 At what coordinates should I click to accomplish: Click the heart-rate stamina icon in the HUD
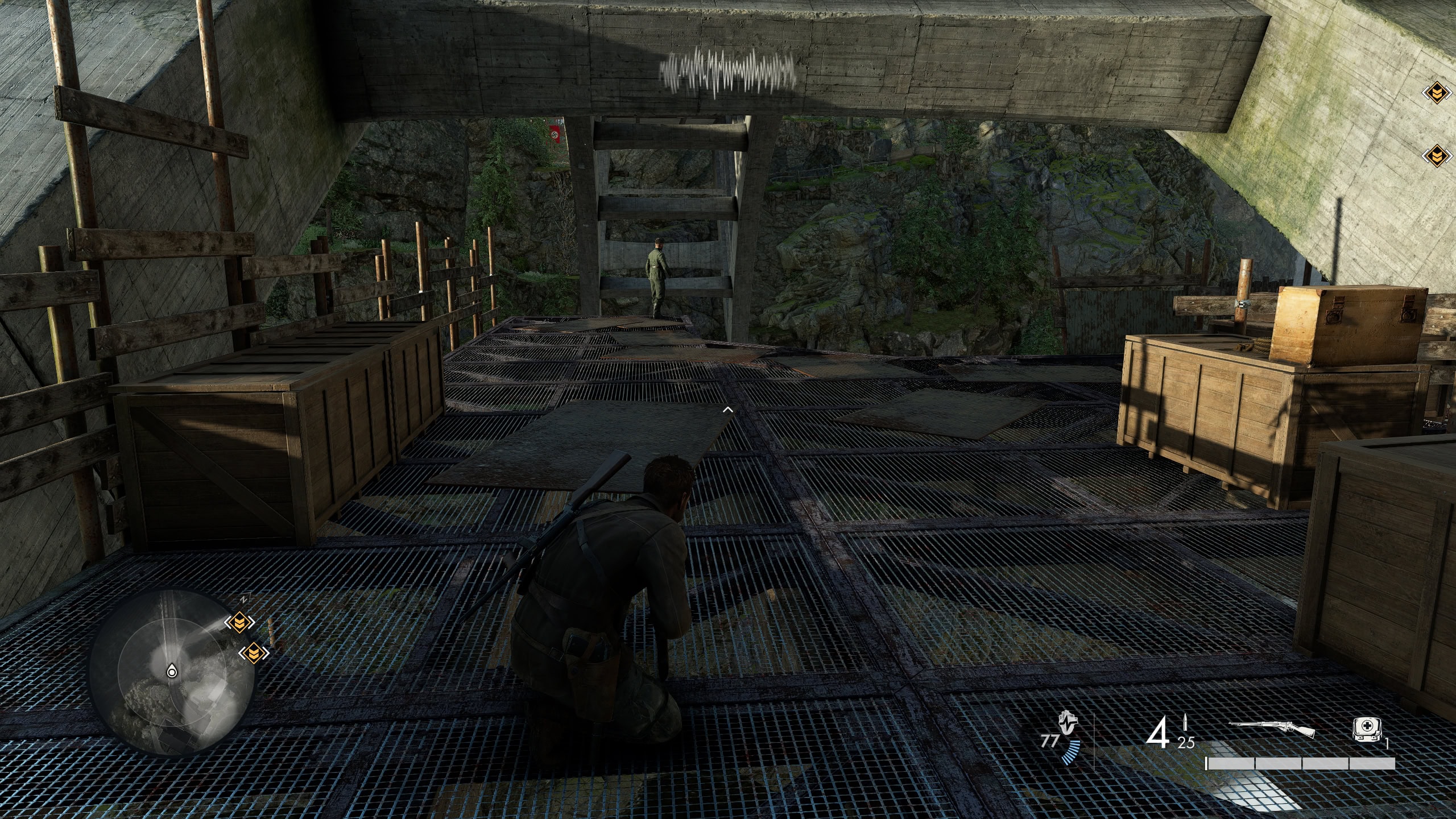tap(1068, 722)
